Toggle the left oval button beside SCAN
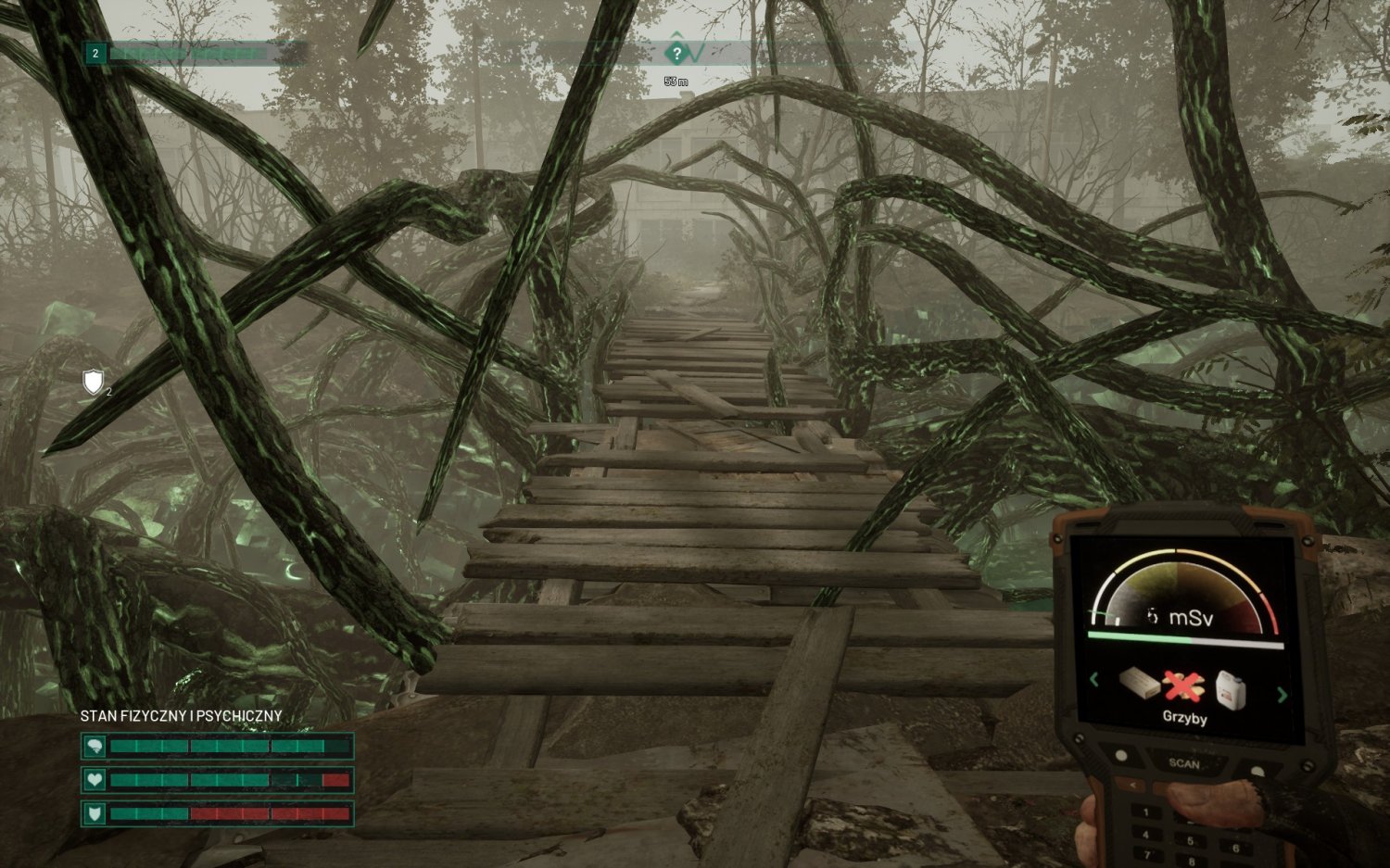 point(1121,754)
